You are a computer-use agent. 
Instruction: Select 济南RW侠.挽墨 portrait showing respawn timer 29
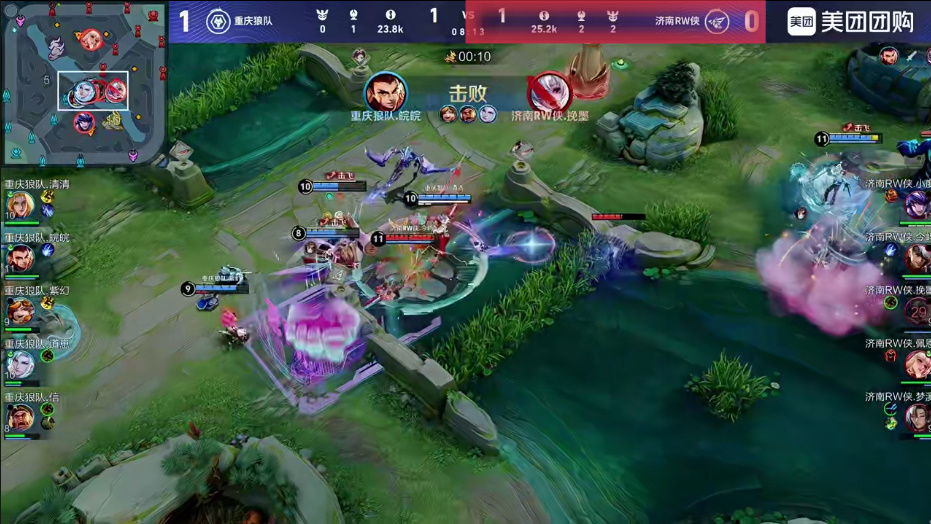917,311
